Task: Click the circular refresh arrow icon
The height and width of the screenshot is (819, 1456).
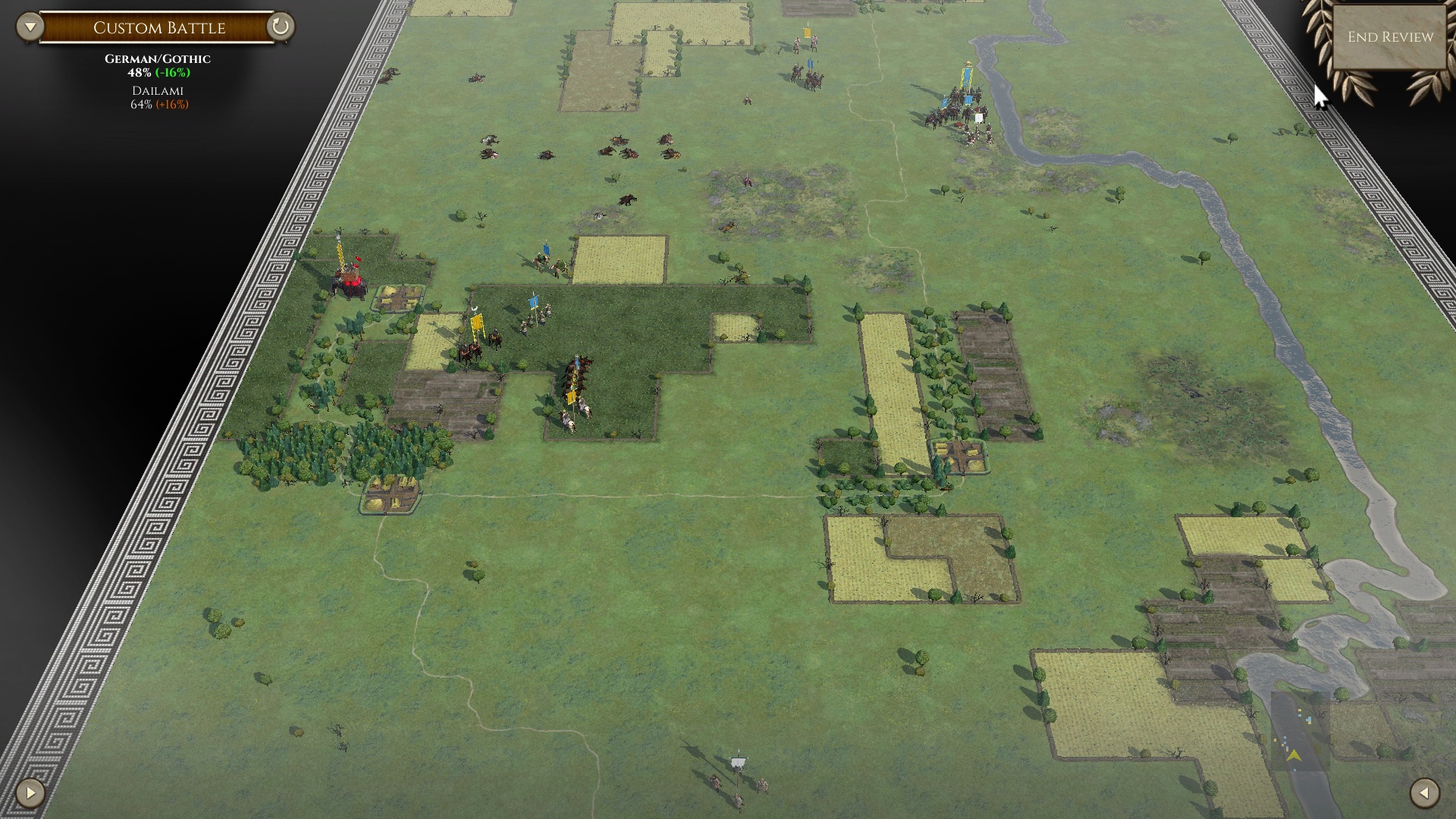Action: click(281, 27)
